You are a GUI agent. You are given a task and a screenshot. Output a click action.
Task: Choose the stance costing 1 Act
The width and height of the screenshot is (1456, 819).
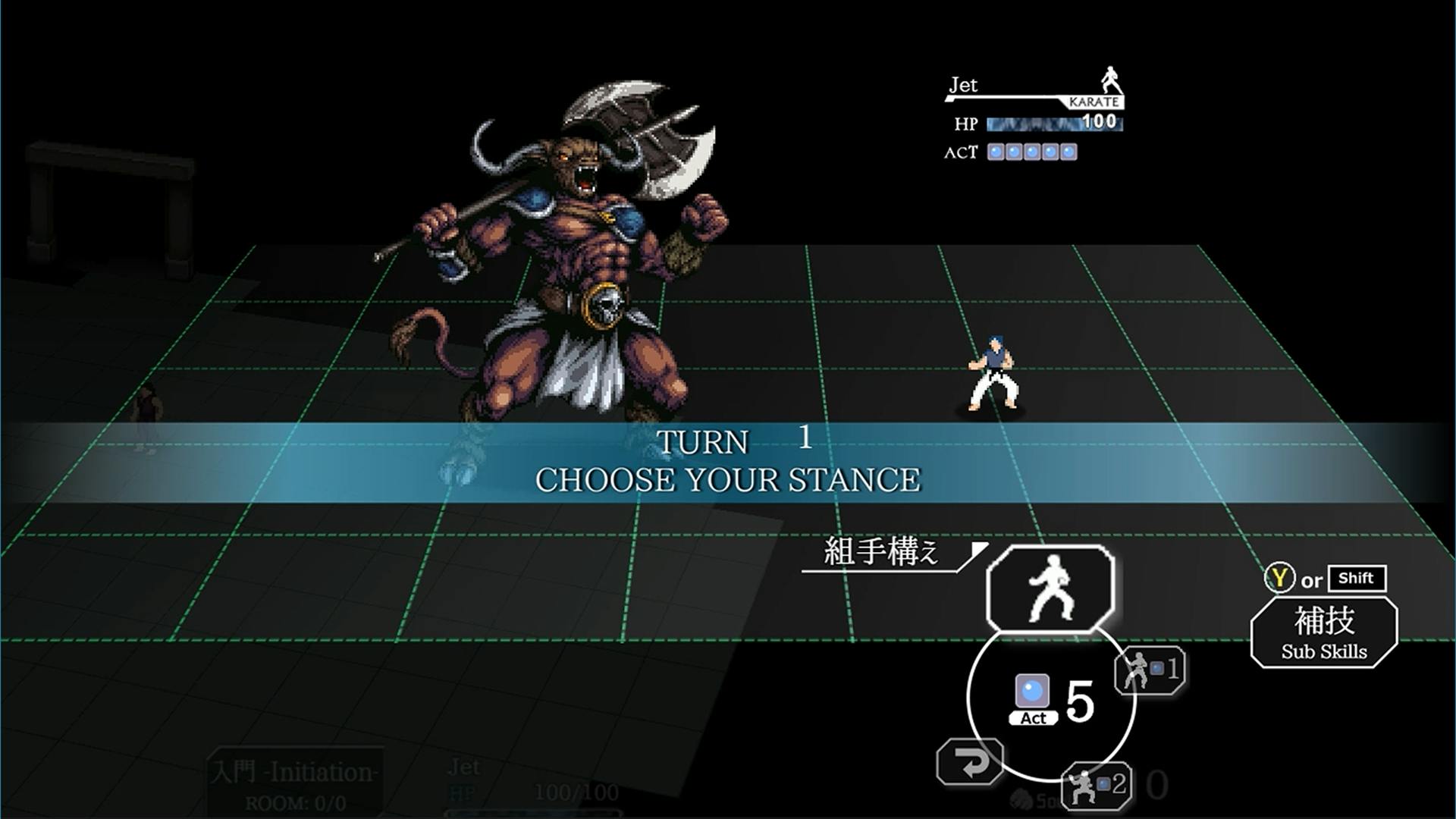[x=1150, y=670]
